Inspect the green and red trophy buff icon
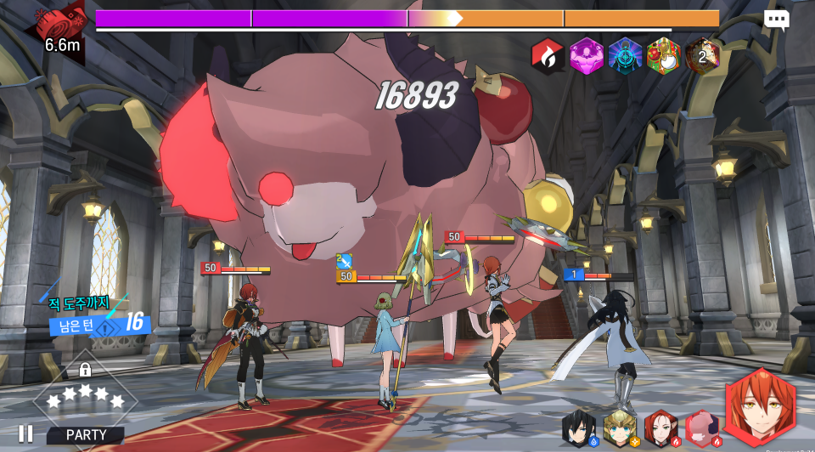The height and width of the screenshot is (452, 815). point(663,56)
